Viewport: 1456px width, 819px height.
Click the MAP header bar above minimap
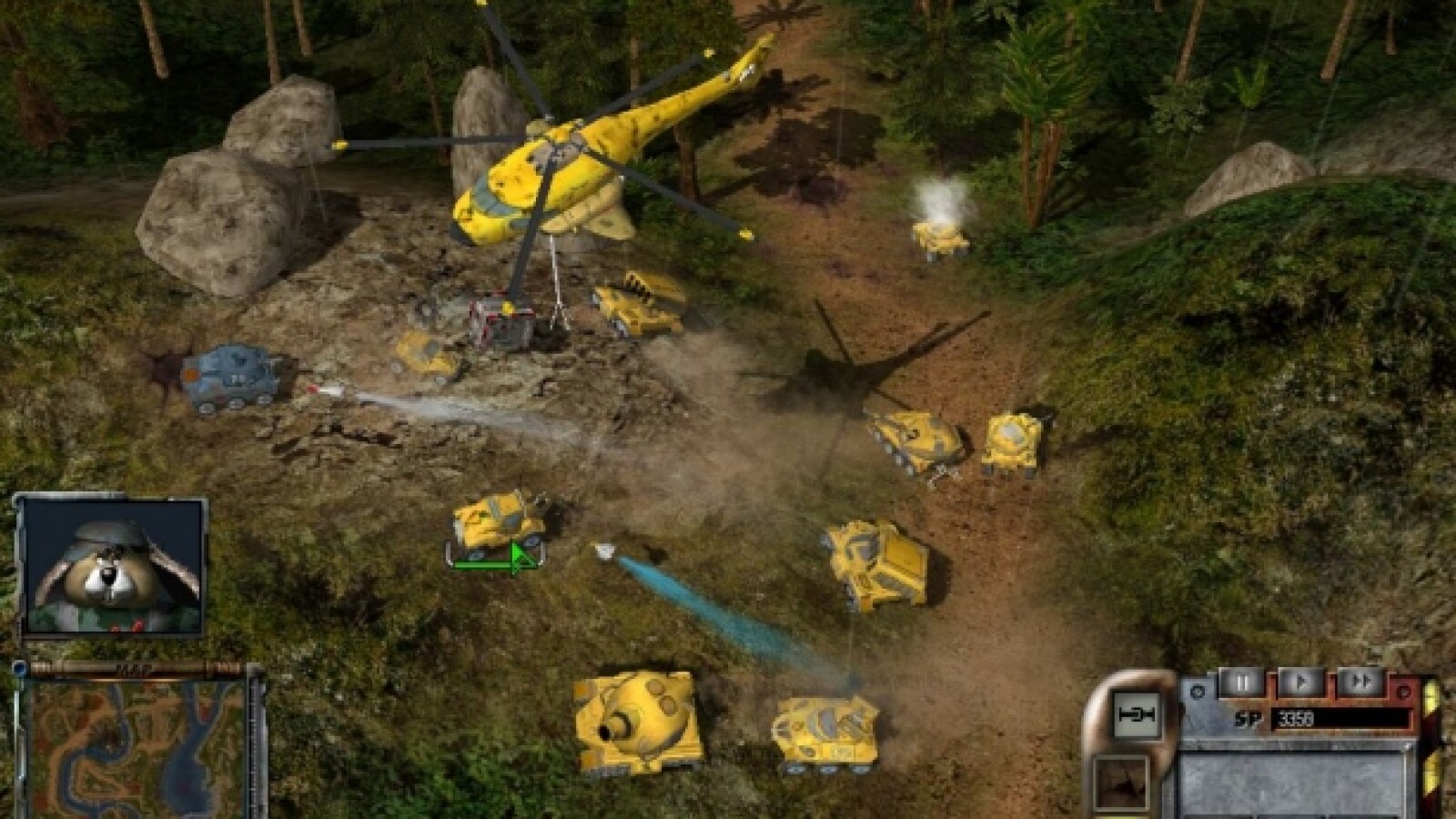(135, 670)
